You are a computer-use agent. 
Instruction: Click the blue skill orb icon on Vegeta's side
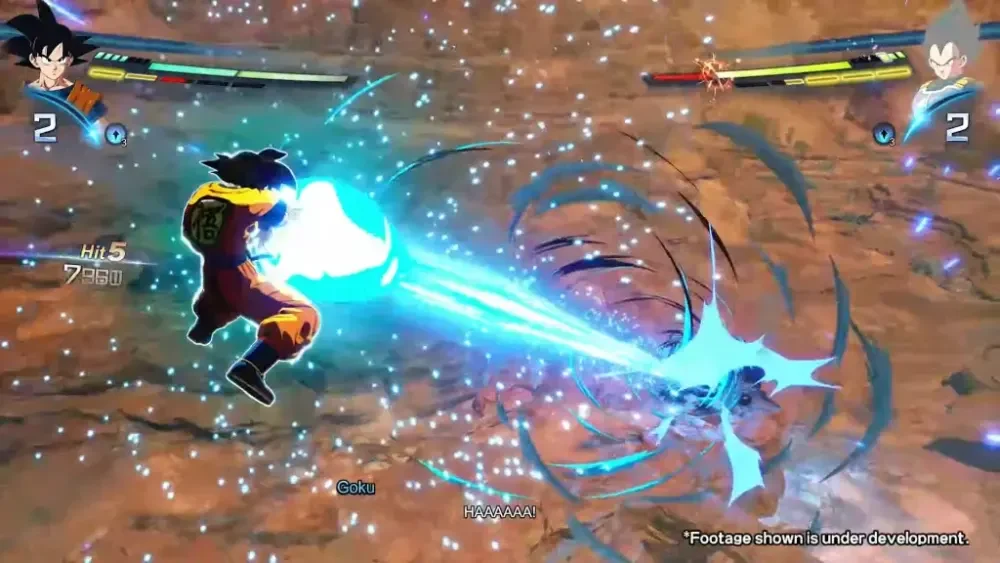click(x=883, y=131)
